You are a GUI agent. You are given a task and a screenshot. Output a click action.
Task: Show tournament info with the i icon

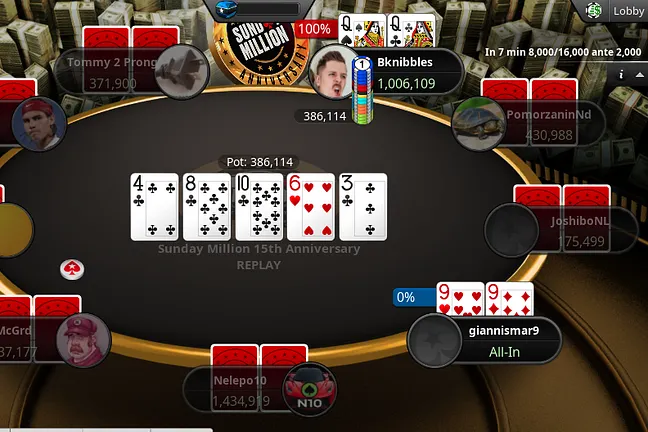[x=622, y=74]
